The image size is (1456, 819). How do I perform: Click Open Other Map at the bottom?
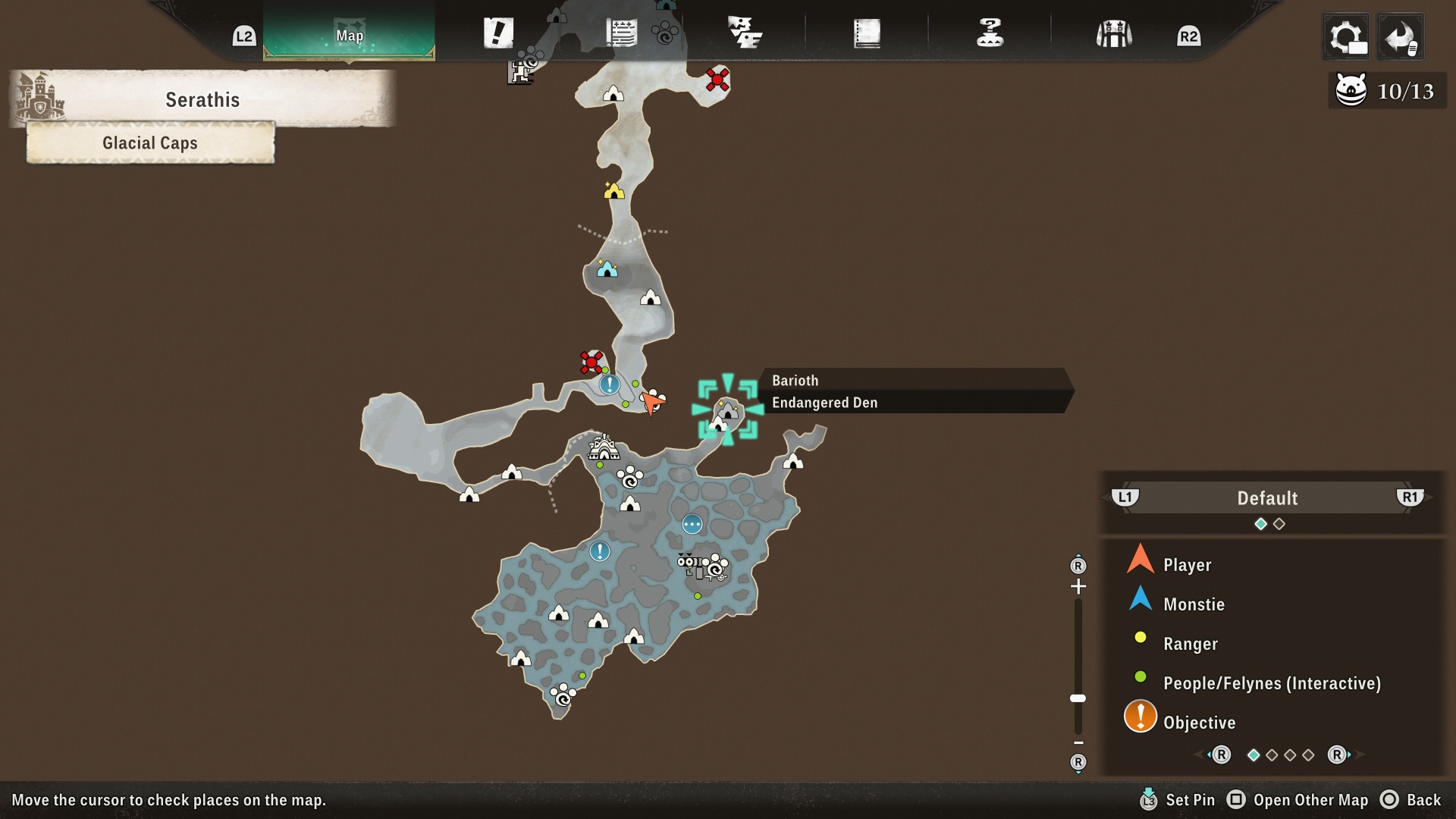[x=1300, y=800]
